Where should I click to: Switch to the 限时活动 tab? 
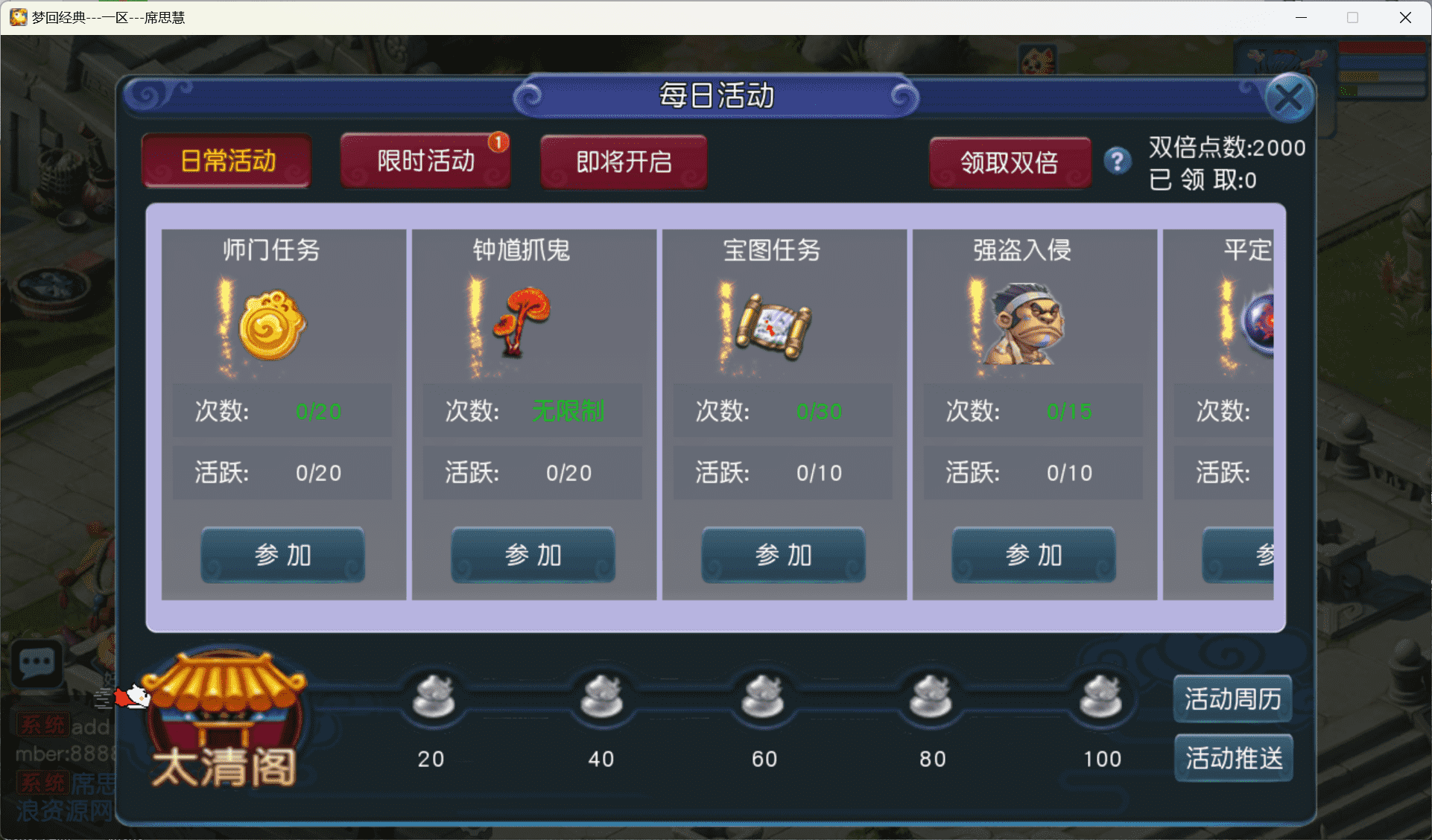coord(425,159)
